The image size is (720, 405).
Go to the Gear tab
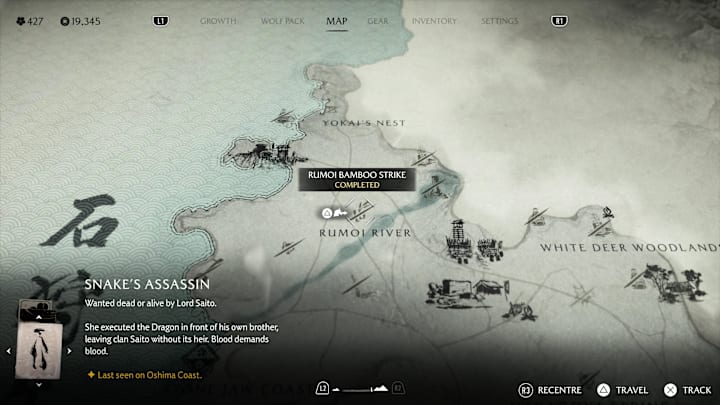coord(378,20)
